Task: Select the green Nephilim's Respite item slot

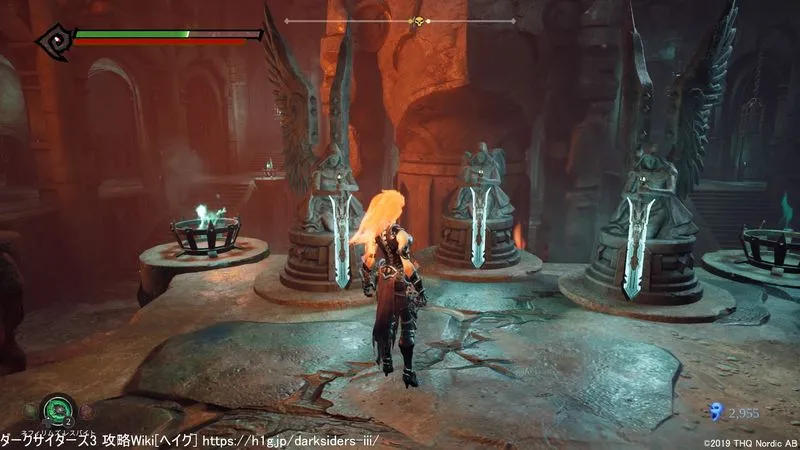Action: 58,408
